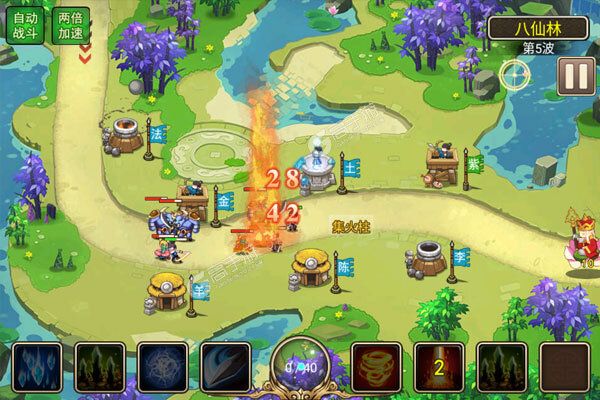Cast the orange fire tornado skill
600x400 pixels.
point(376,366)
